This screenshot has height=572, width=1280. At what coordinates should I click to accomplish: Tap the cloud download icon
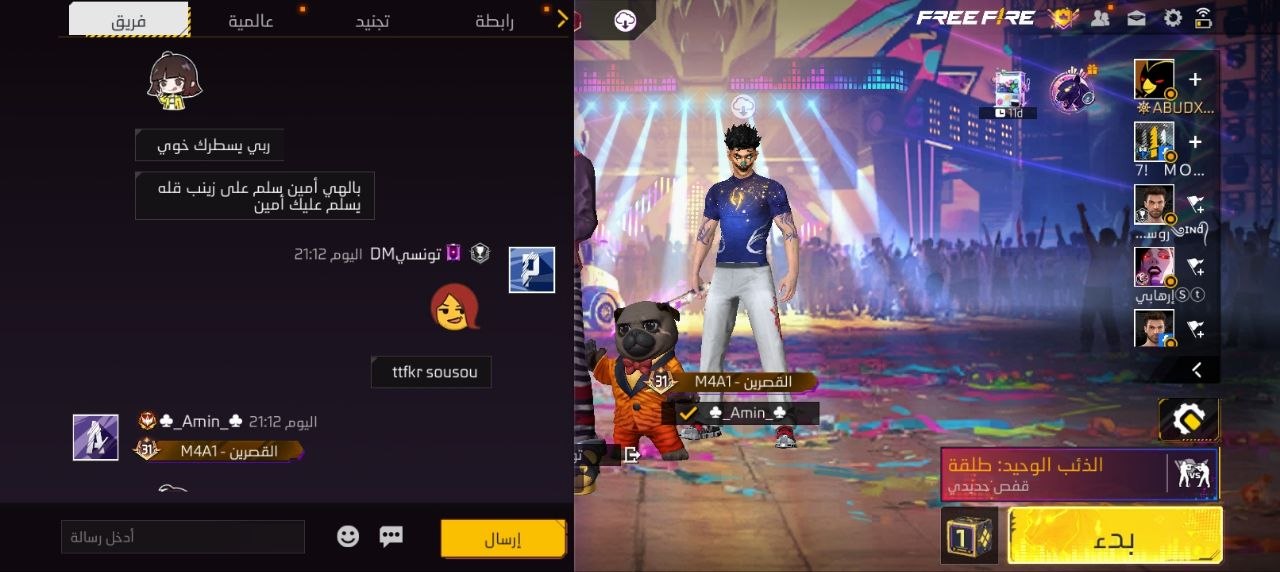[x=625, y=20]
